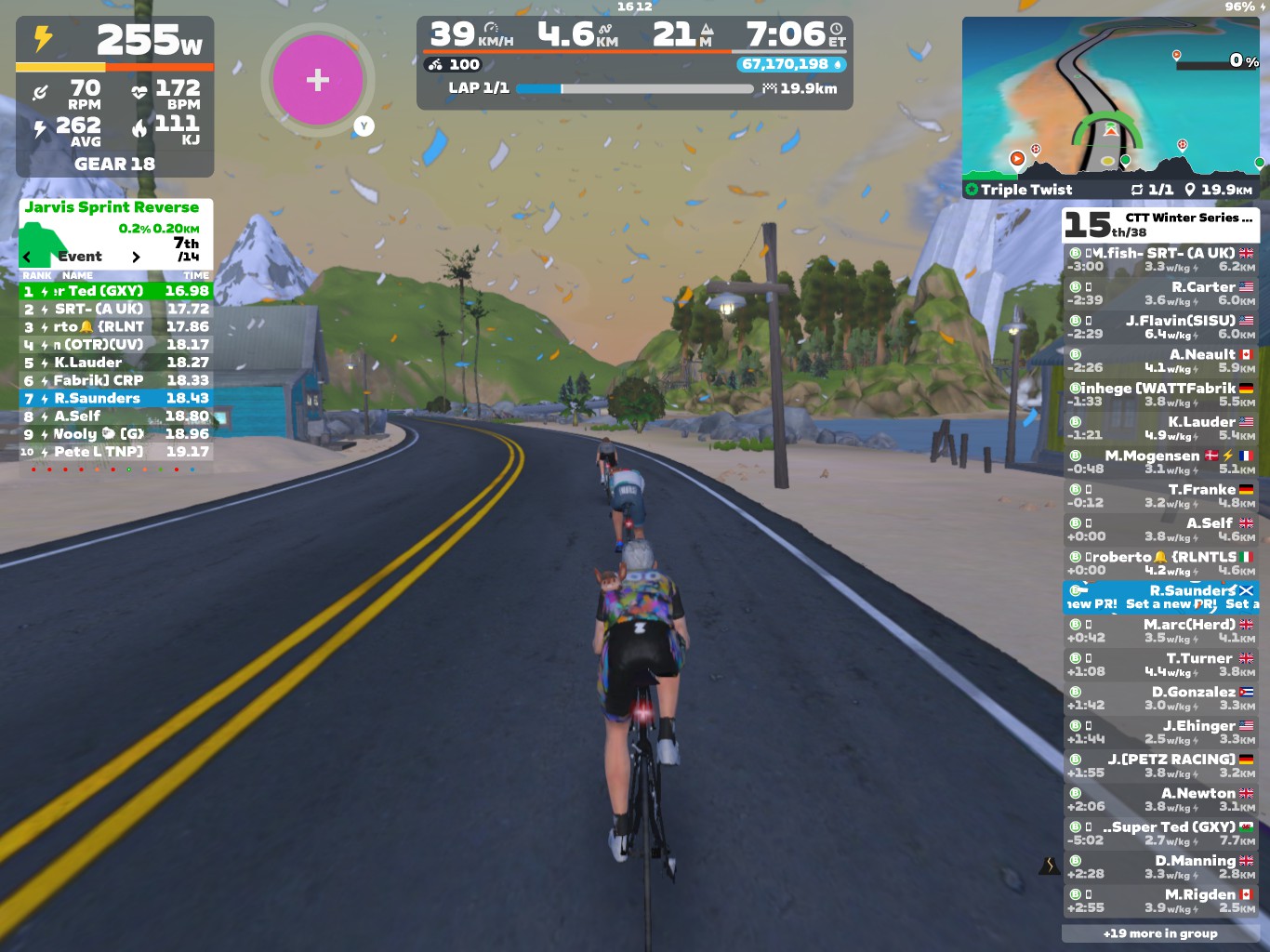Select J.Ehinger rider row
Viewport: 1270px width, 952px height.
coord(1160,732)
